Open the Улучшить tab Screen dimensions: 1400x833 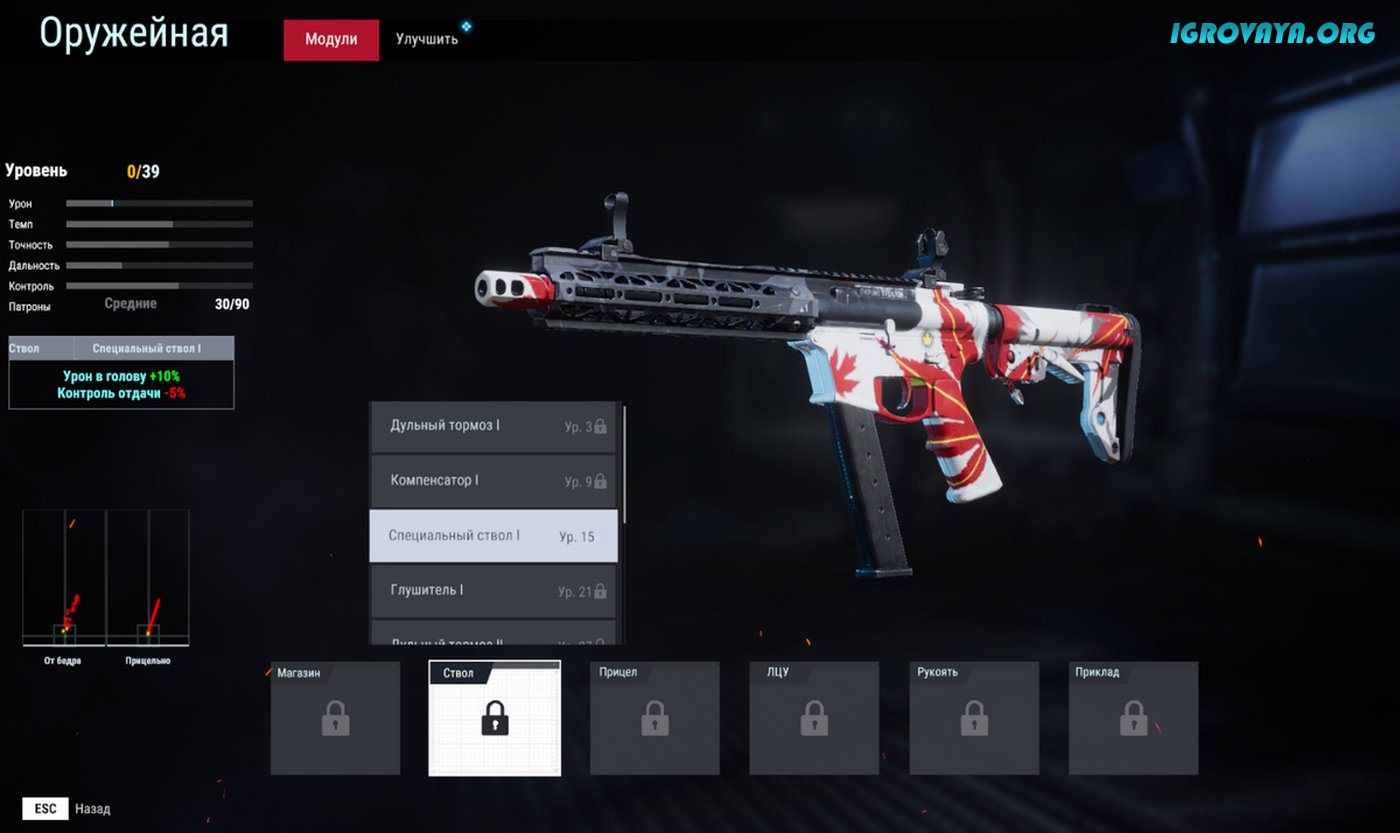pyautogui.click(x=427, y=40)
